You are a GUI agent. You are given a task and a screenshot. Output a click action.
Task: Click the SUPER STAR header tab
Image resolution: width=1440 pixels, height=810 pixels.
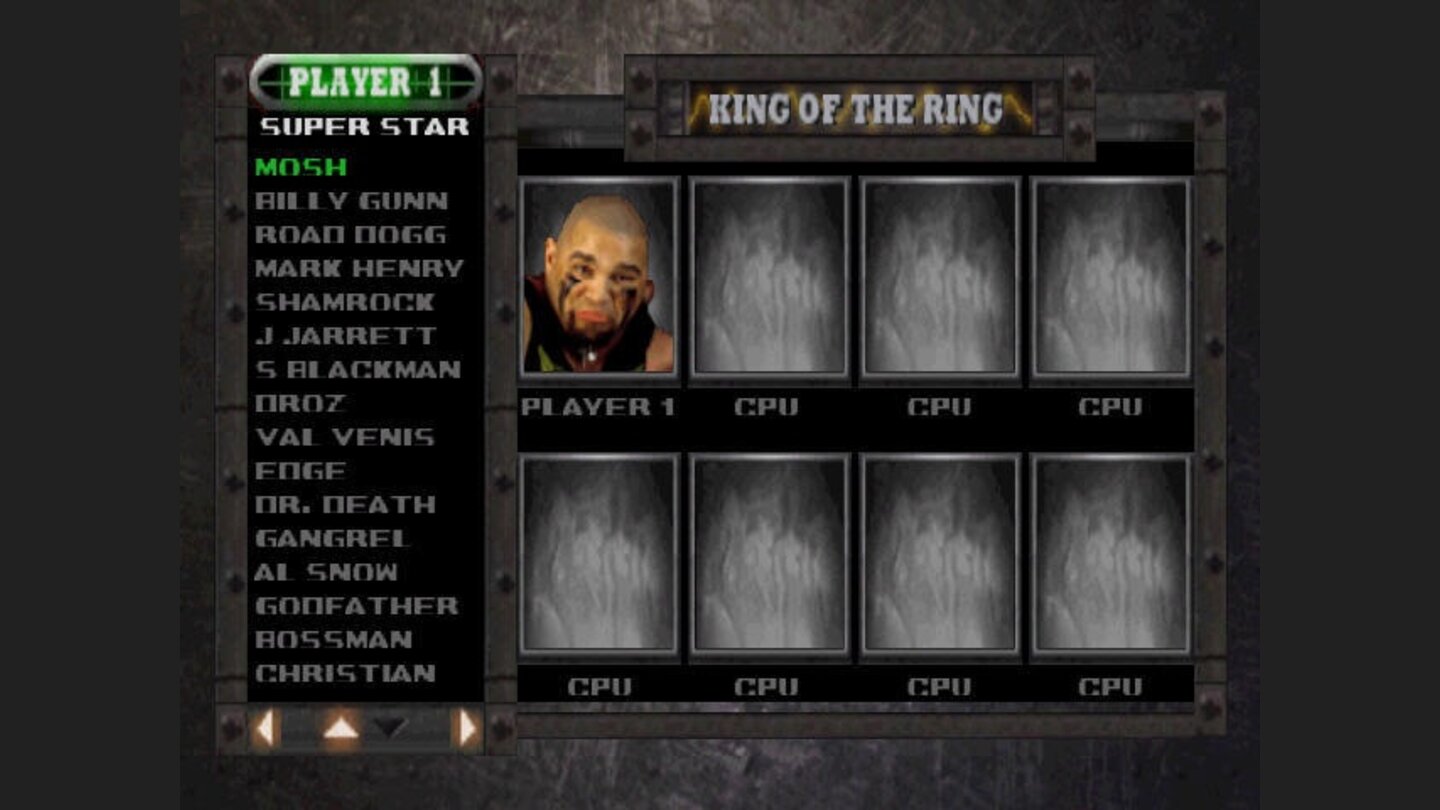[366, 124]
